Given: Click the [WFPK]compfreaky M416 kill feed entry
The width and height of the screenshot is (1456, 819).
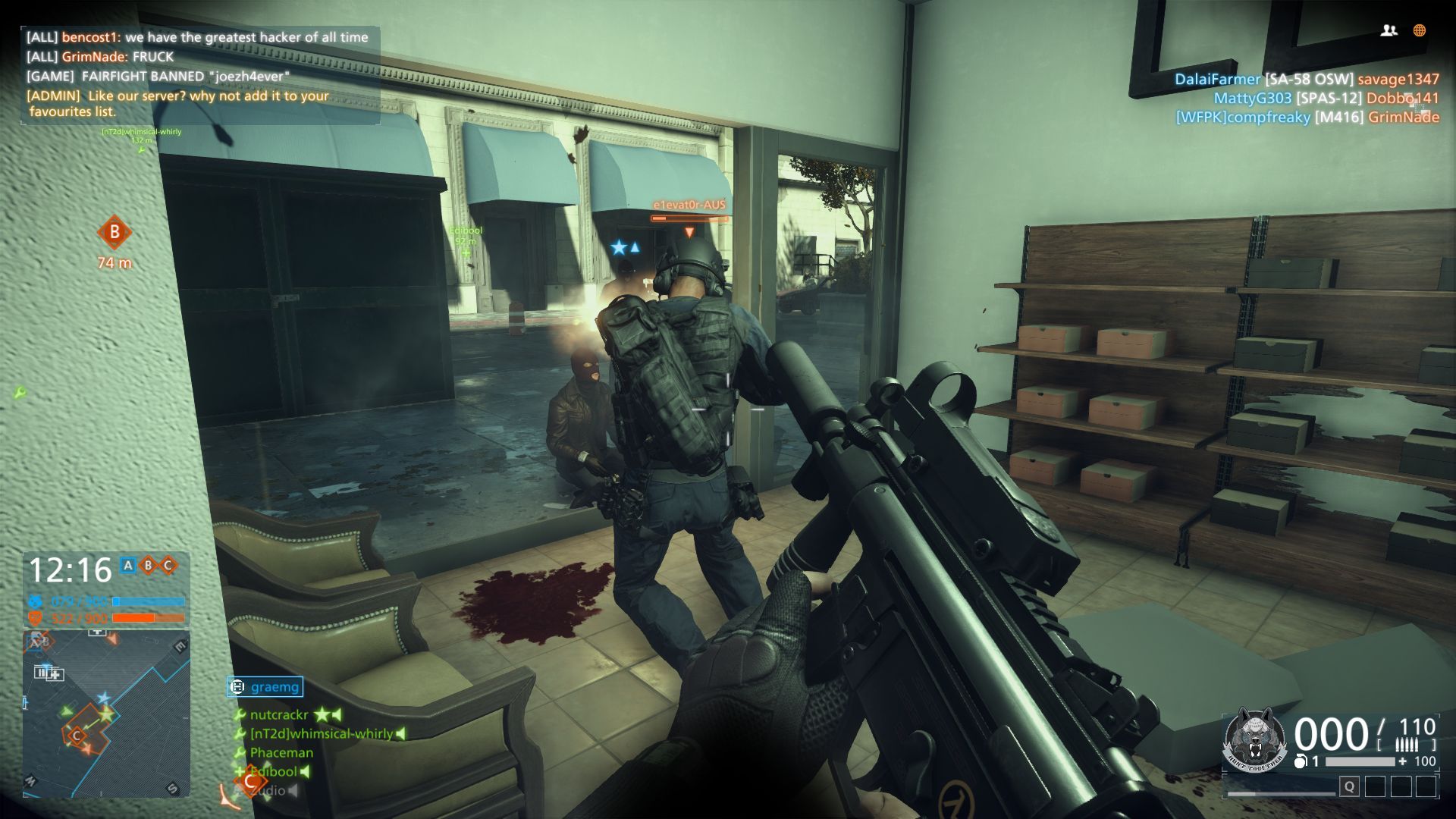Looking at the screenshot, I should [x=1307, y=117].
